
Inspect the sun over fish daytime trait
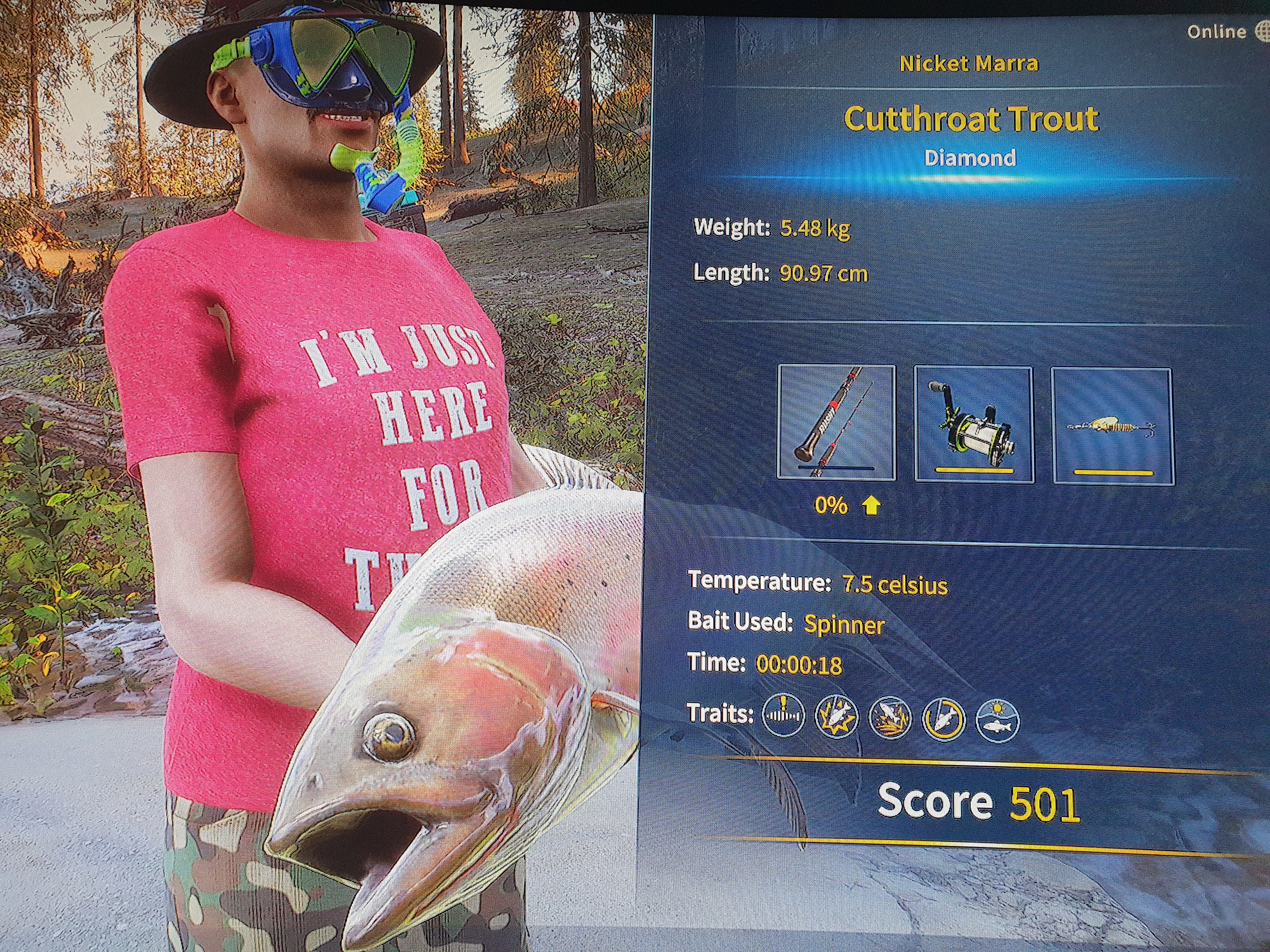pyautogui.click(x=997, y=720)
